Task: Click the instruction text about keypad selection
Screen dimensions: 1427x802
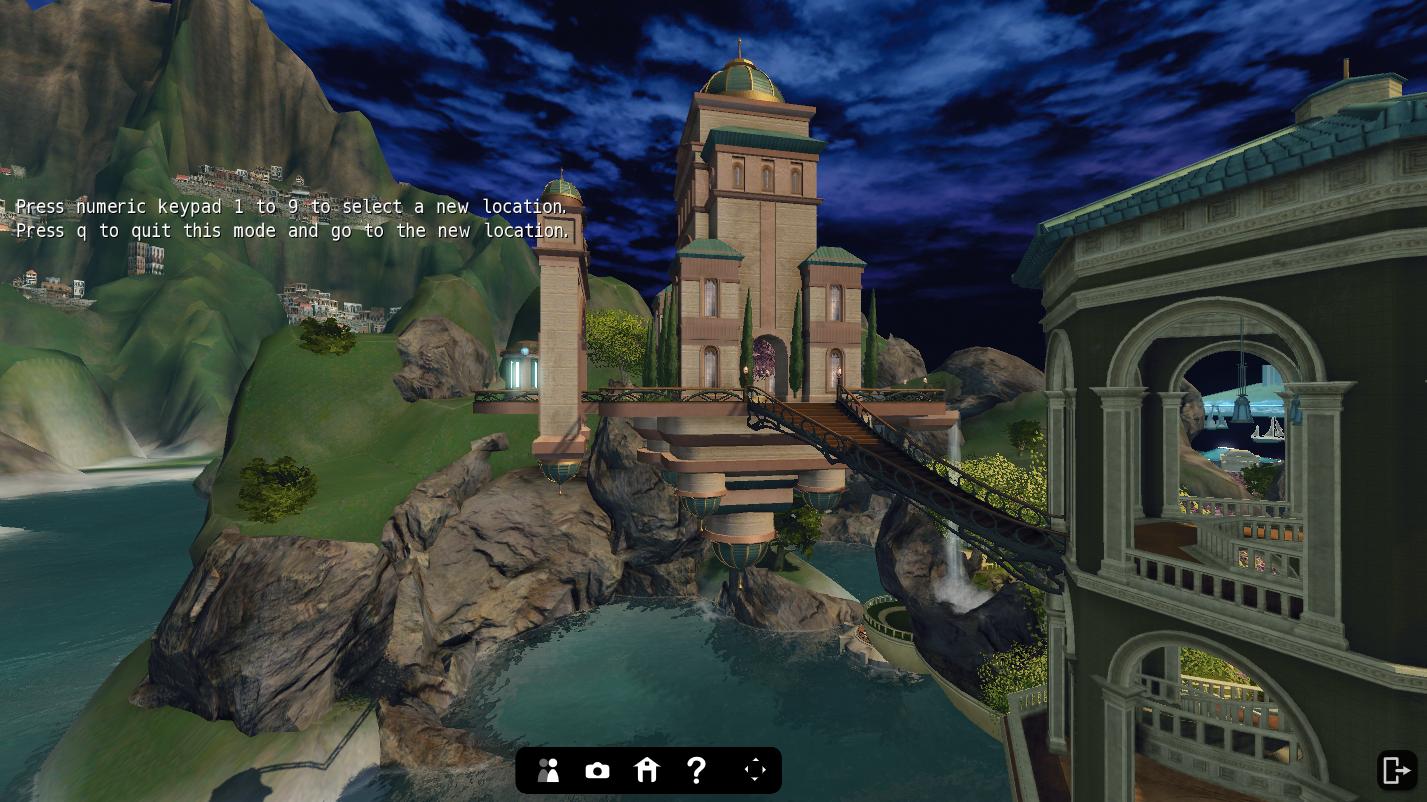Action: 290,207
